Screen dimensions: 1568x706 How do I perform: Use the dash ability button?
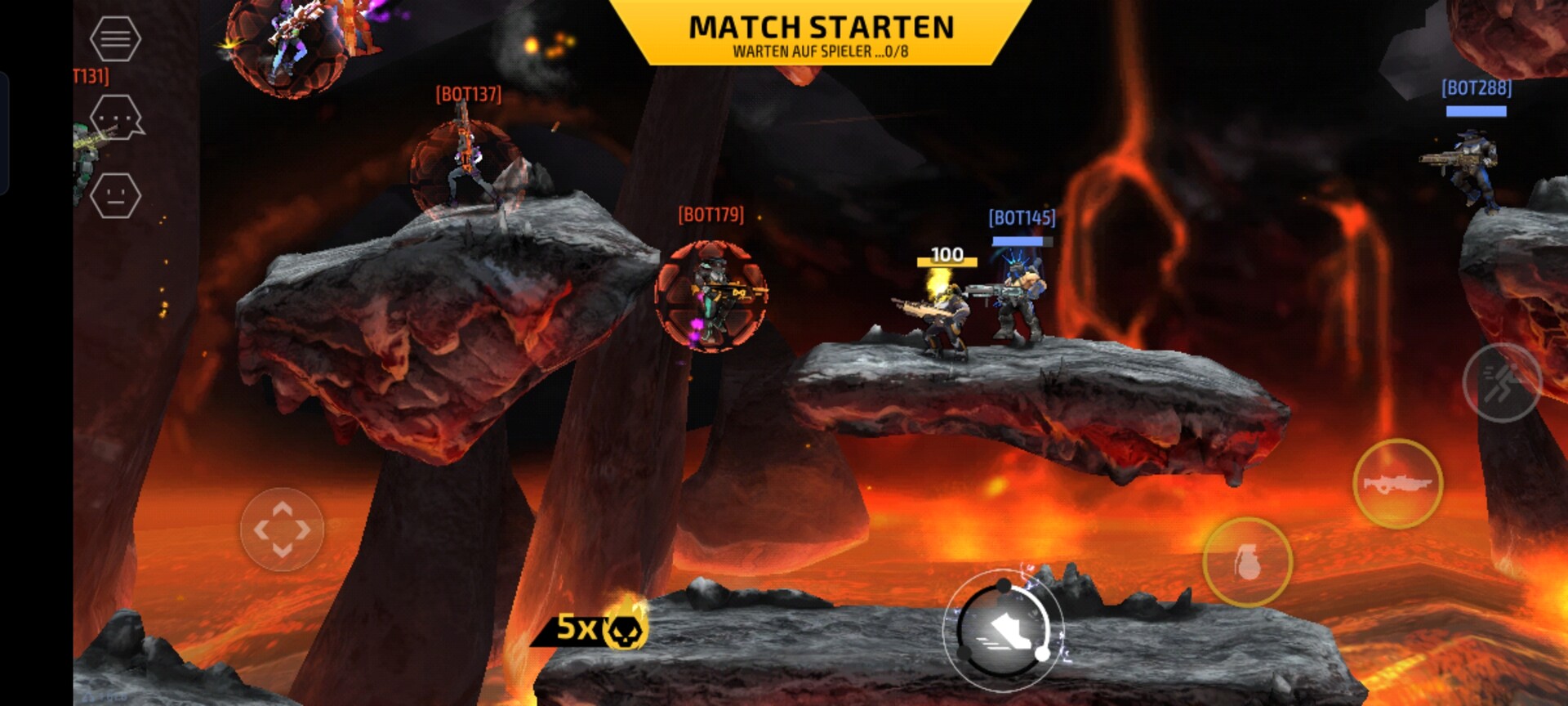coord(1501,382)
